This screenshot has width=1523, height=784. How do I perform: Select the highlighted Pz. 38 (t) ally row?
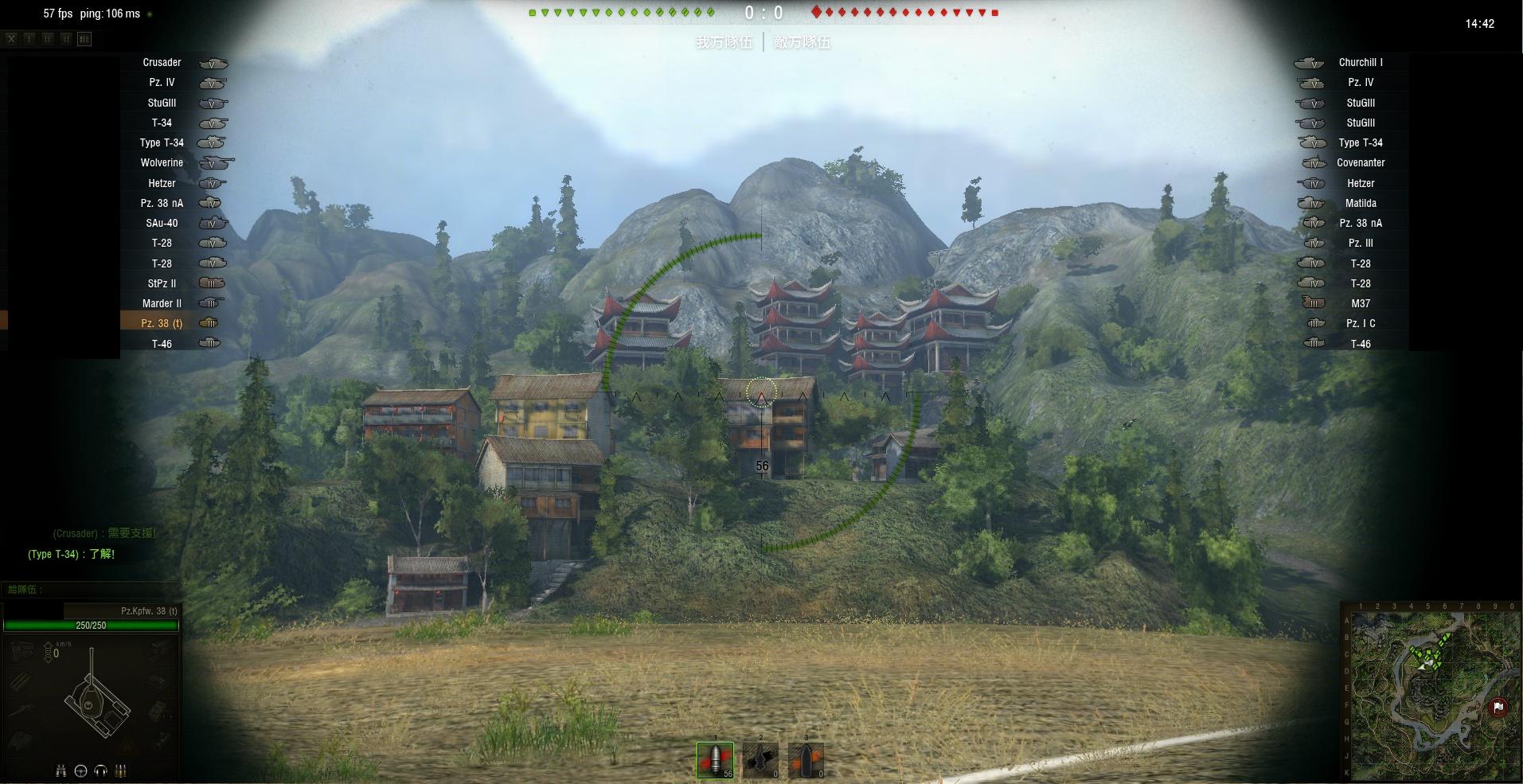[162, 323]
